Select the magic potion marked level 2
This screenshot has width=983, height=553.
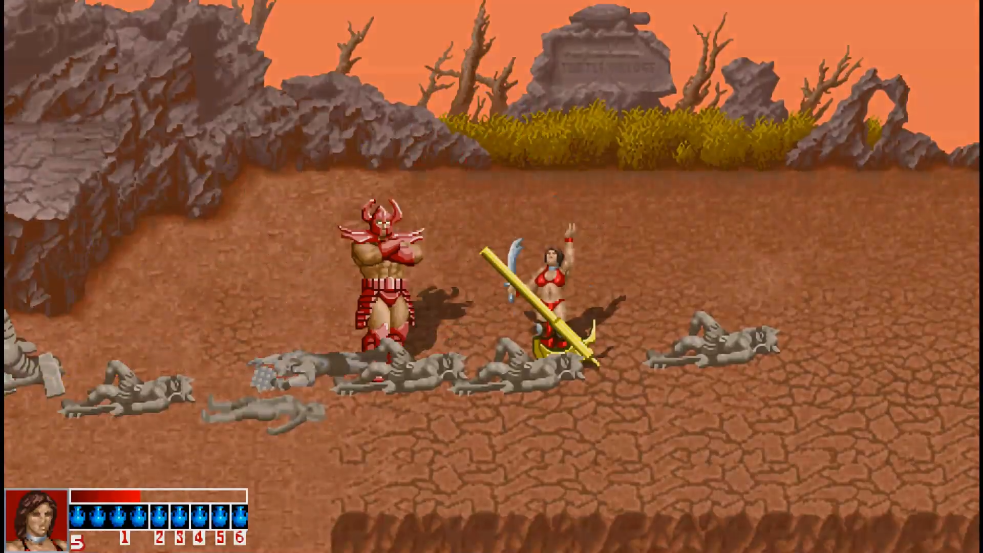pos(159,517)
